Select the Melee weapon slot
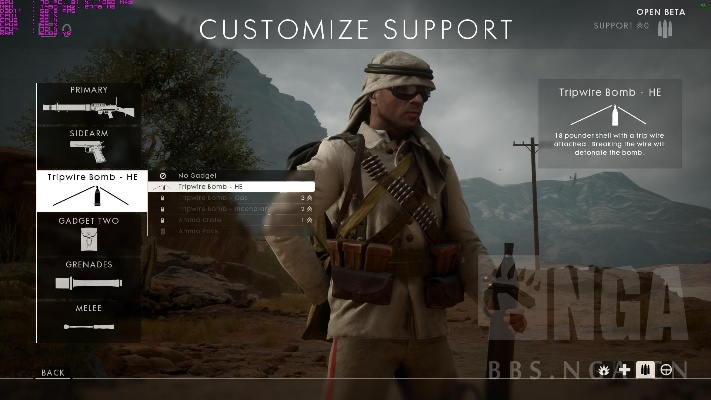 click(89, 320)
